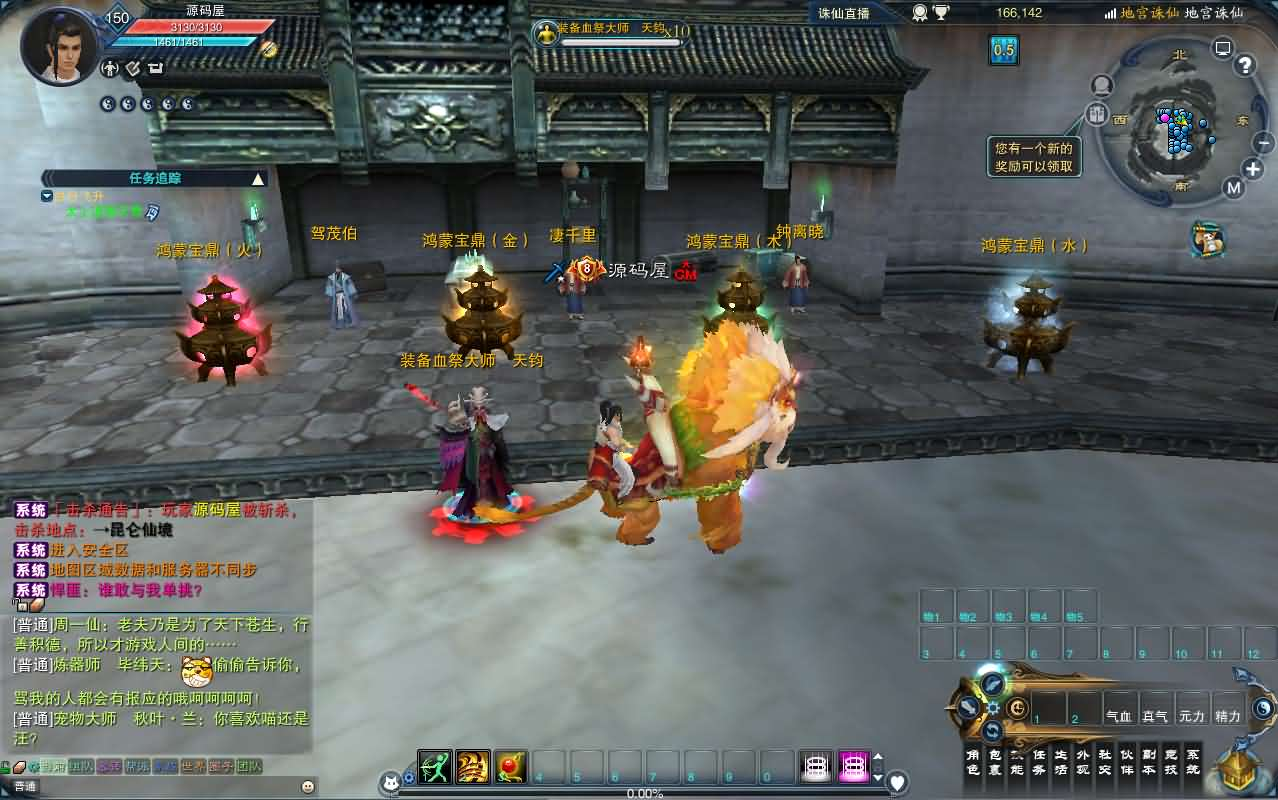Zoom in the minimap with the plus button

tap(1253, 168)
